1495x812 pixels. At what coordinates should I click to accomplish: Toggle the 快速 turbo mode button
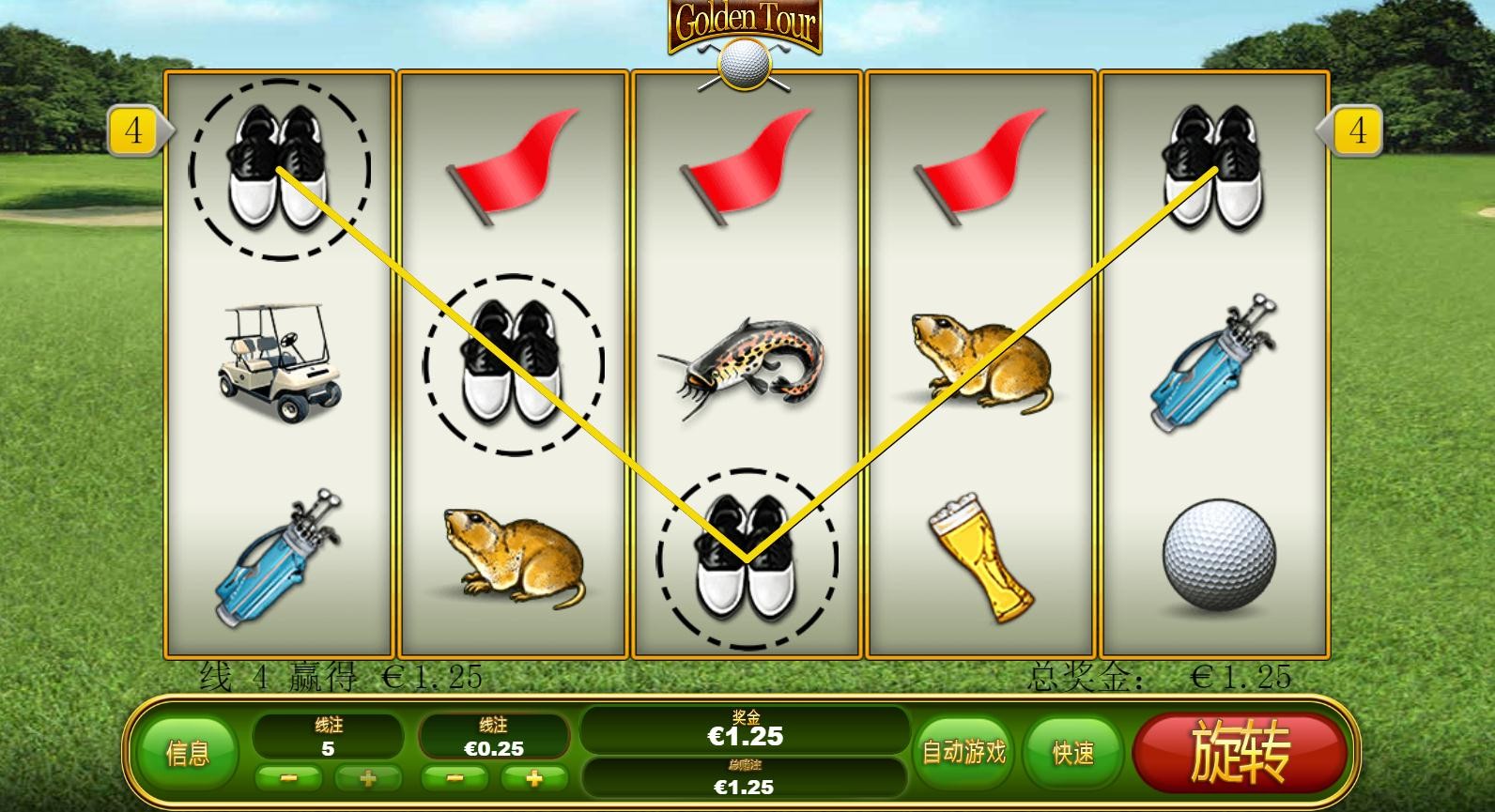[x=1073, y=752]
